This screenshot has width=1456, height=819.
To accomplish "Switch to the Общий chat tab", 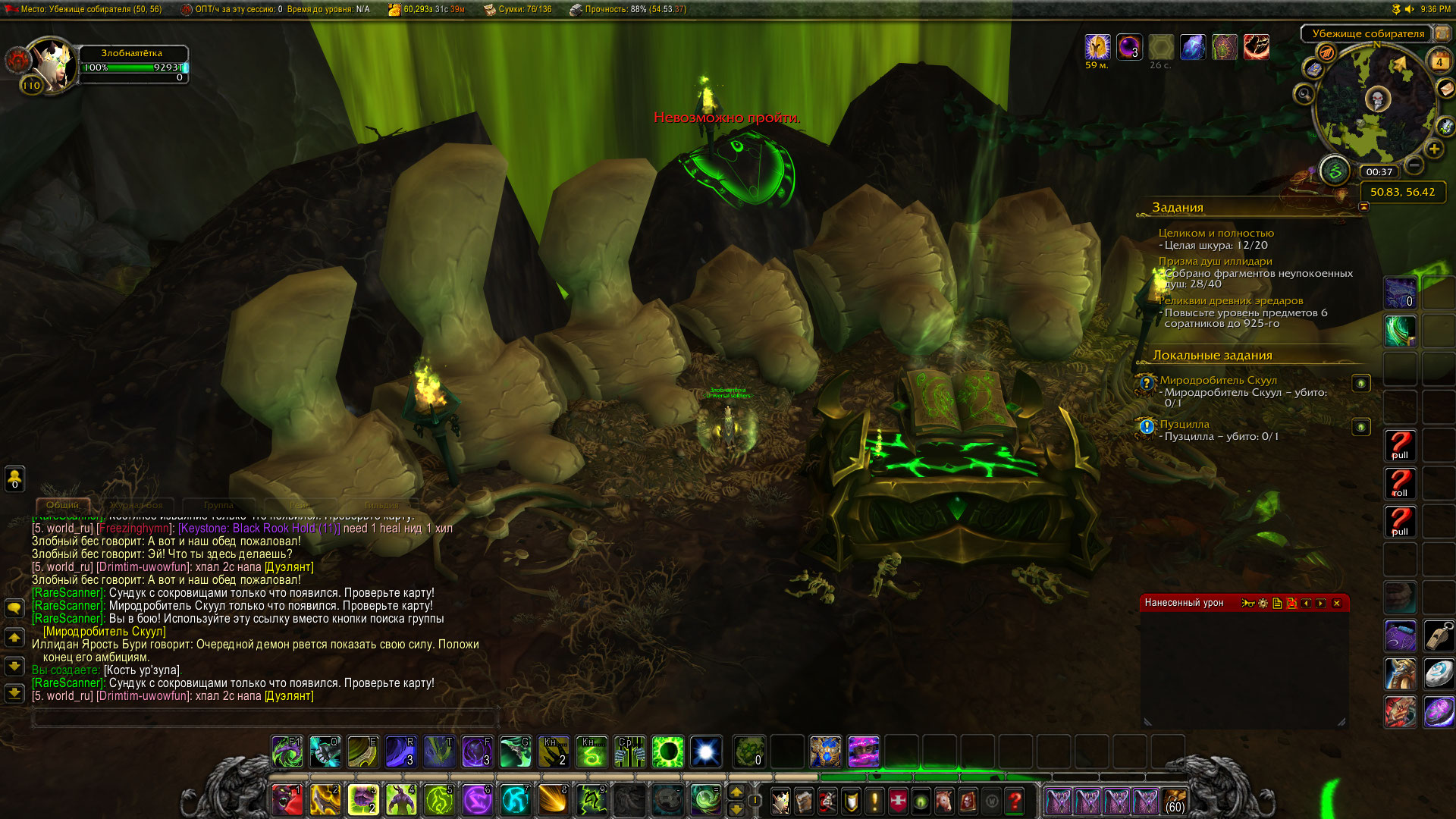I will pos(63,505).
